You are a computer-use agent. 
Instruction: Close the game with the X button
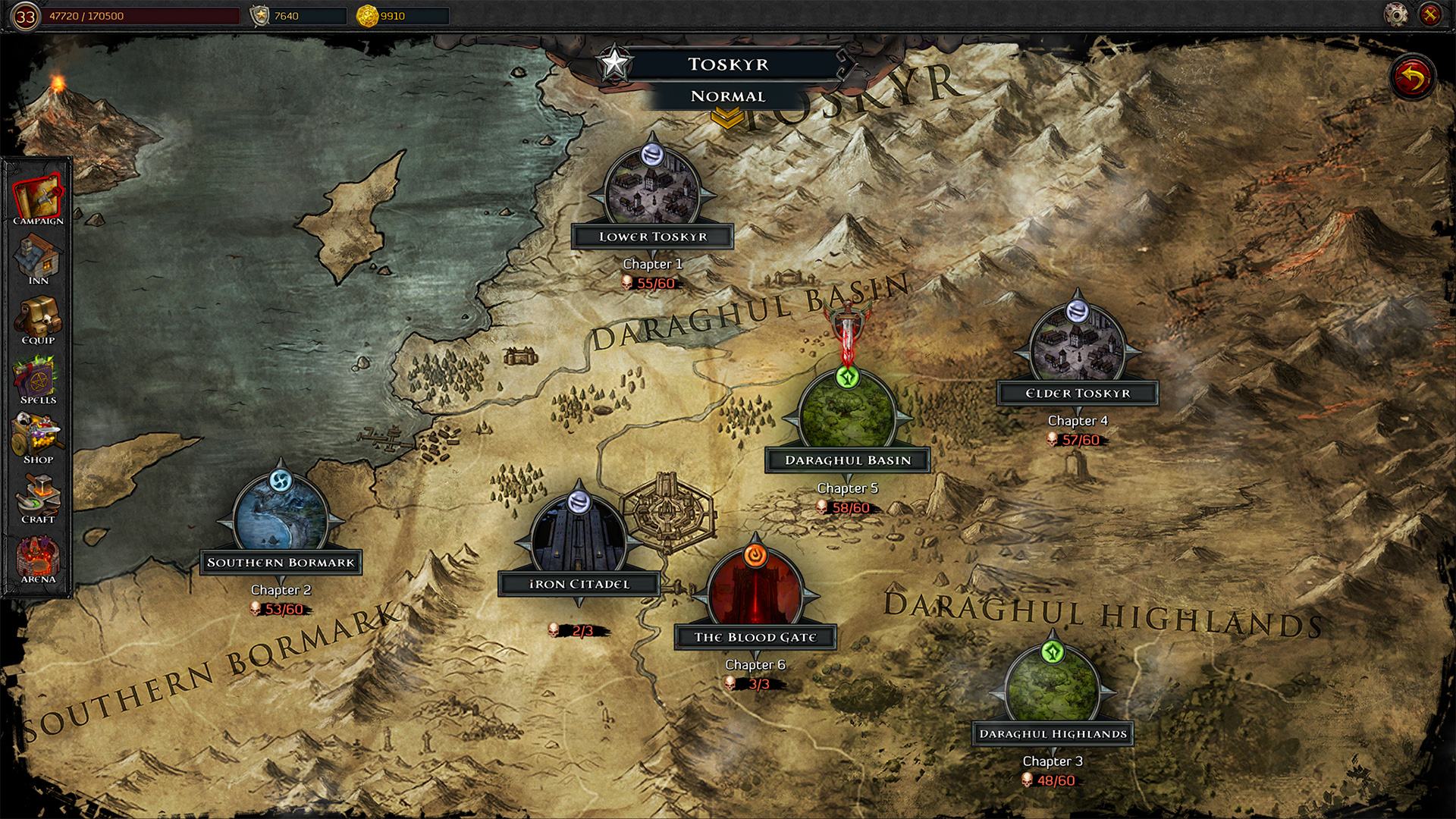pyautogui.click(x=1429, y=14)
